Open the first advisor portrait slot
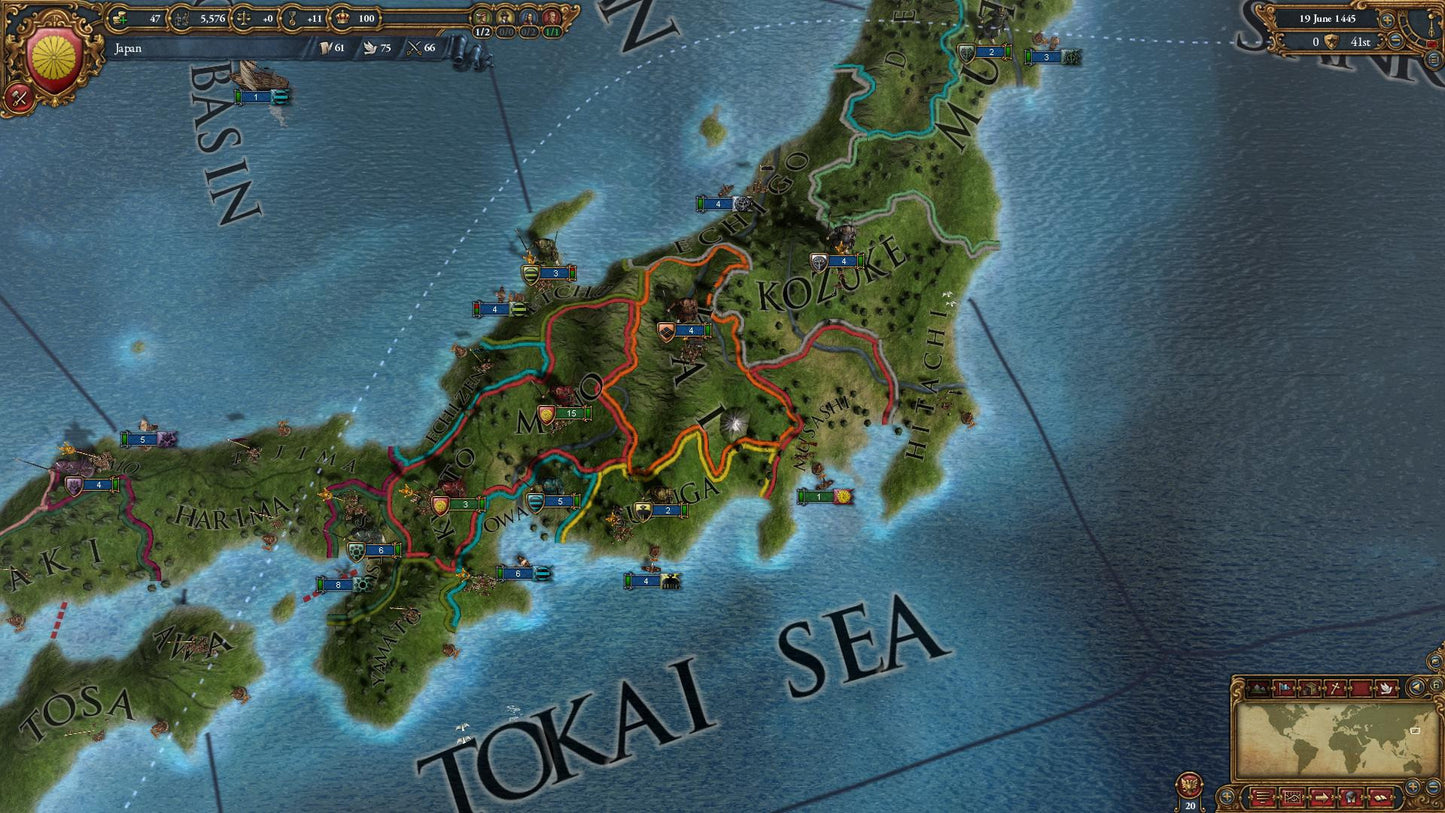The height and width of the screenshot is (813, 1445). click(481, 18)
